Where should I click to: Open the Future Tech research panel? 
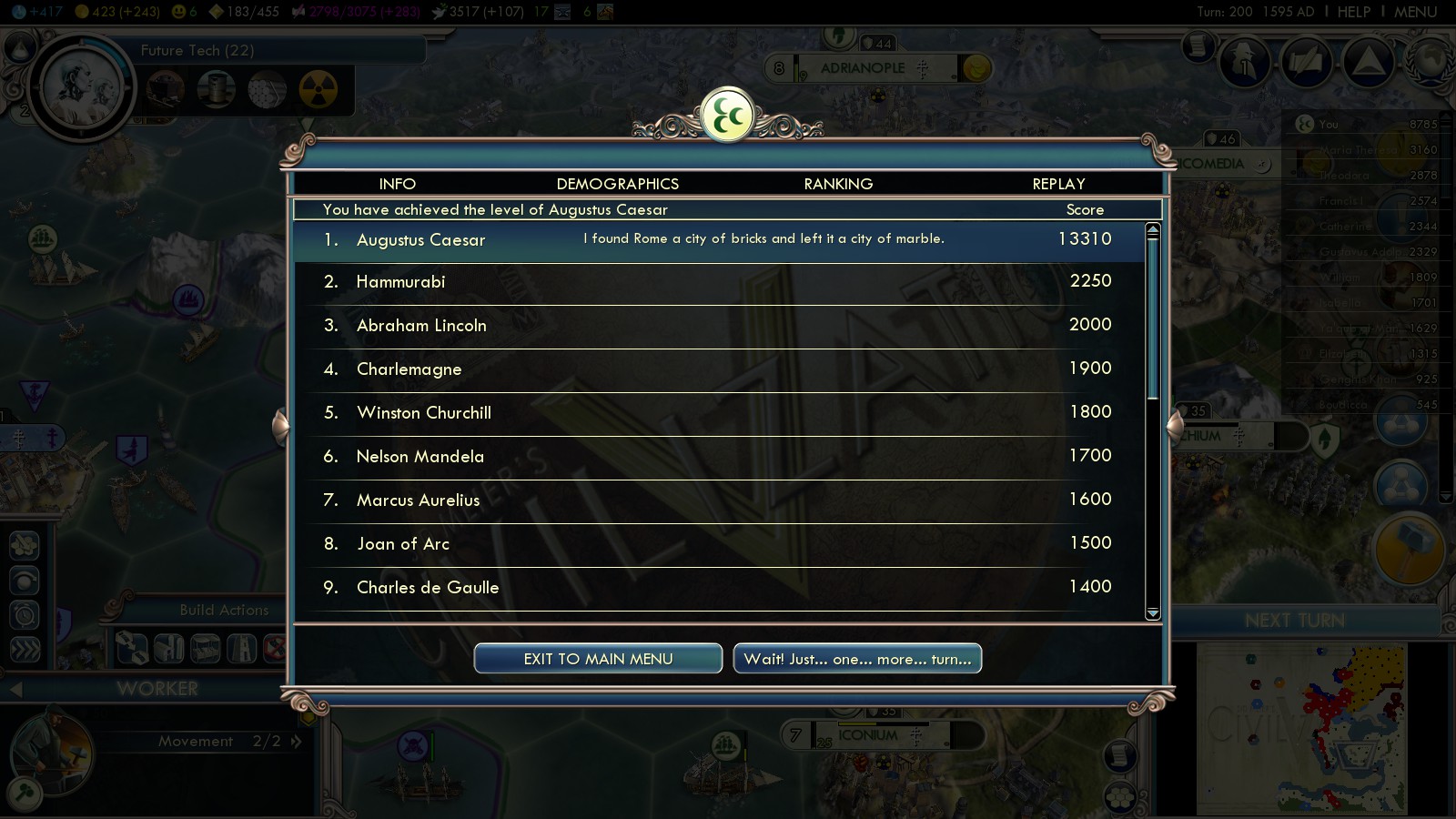(x=197, y=51)
